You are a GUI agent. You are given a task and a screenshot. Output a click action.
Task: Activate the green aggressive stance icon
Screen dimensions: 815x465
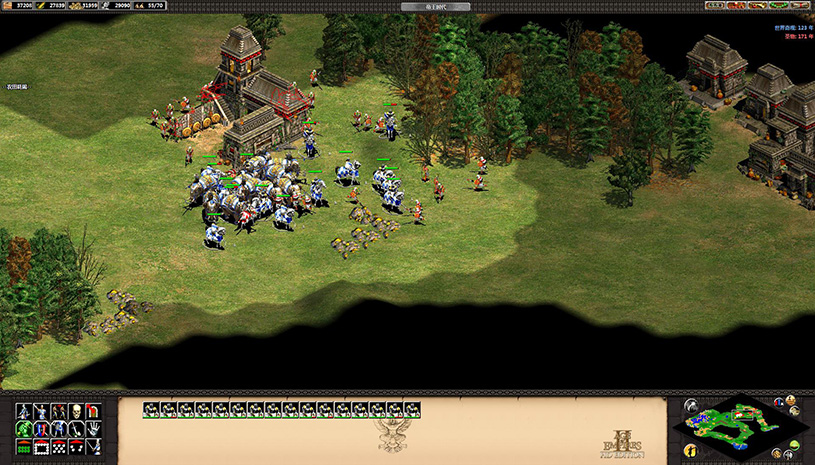pyautogui.click(x=24, y=428)
